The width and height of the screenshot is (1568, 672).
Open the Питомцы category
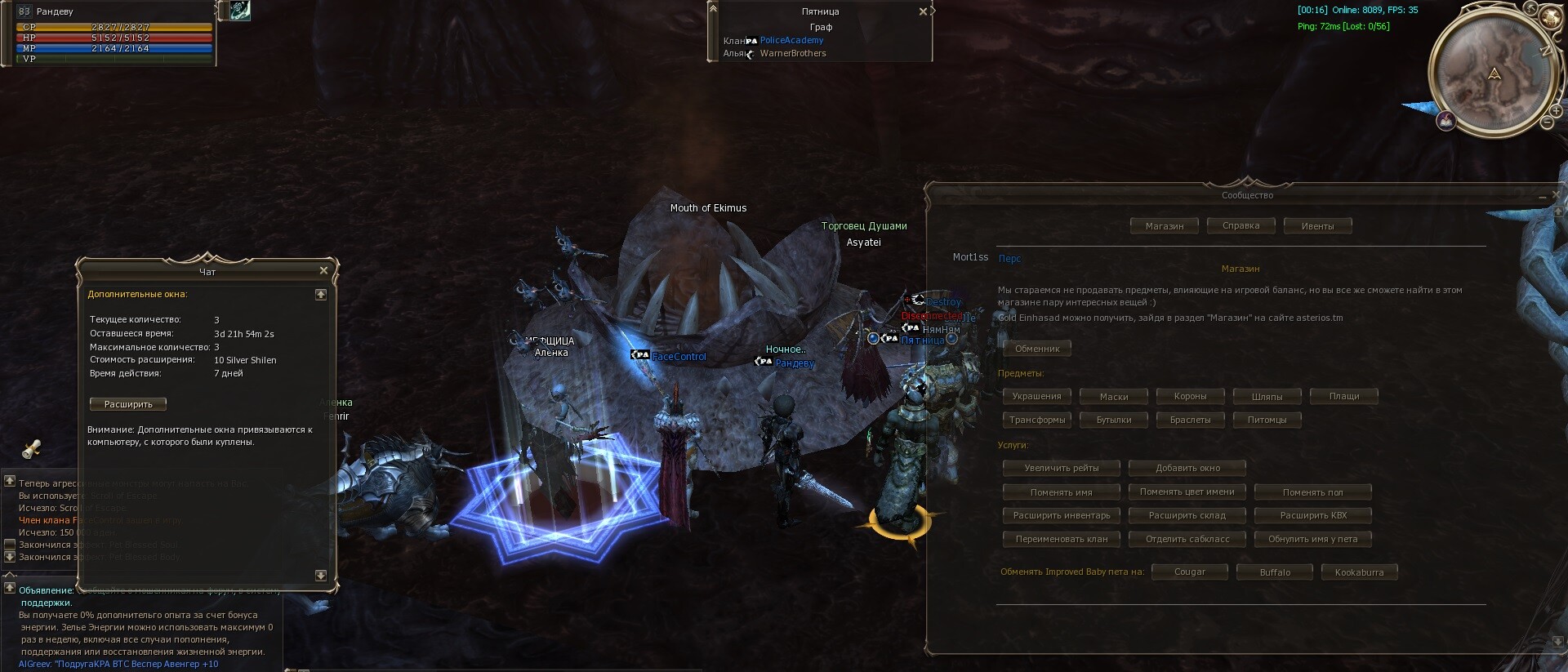pos(1267,420)
